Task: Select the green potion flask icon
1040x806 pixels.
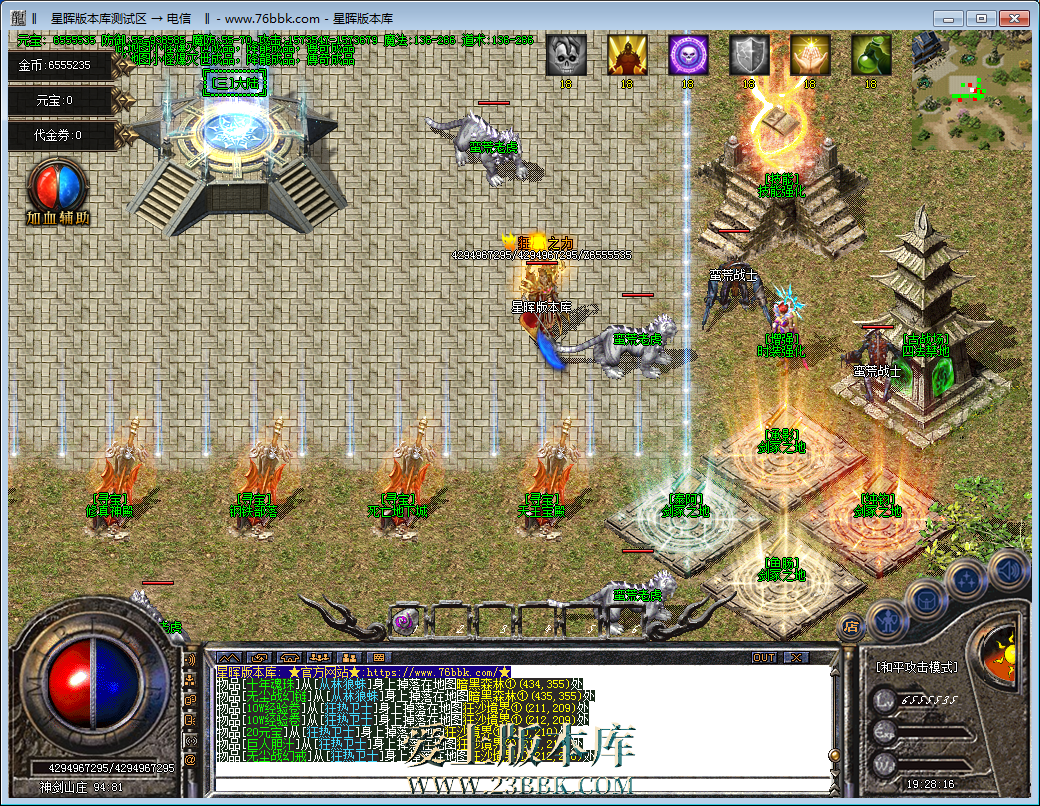Action: pos(871,55)
